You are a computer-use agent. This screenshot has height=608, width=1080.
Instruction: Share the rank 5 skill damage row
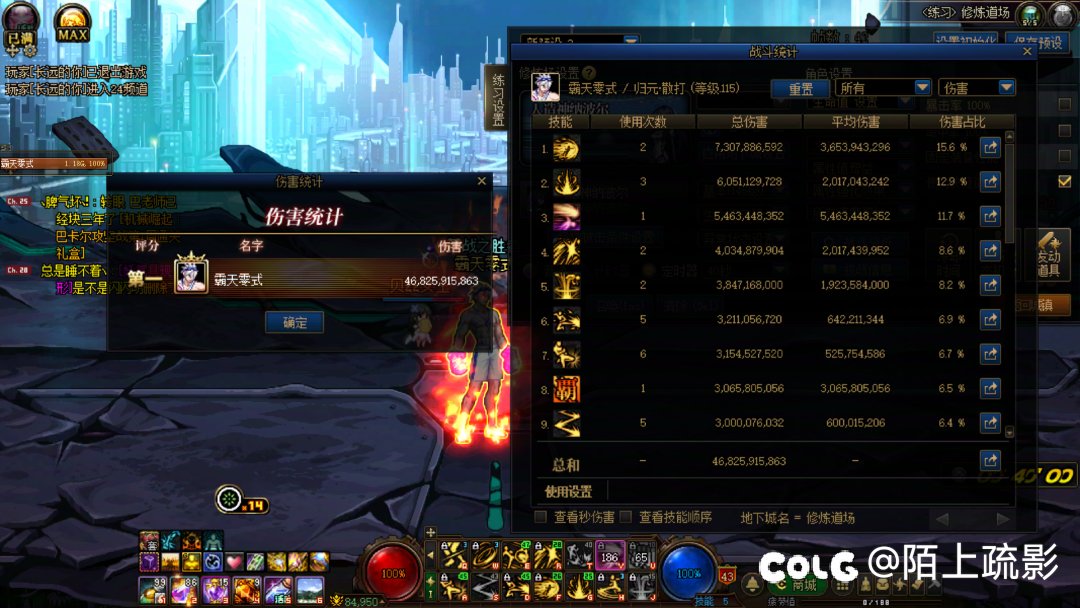(990, 285)
